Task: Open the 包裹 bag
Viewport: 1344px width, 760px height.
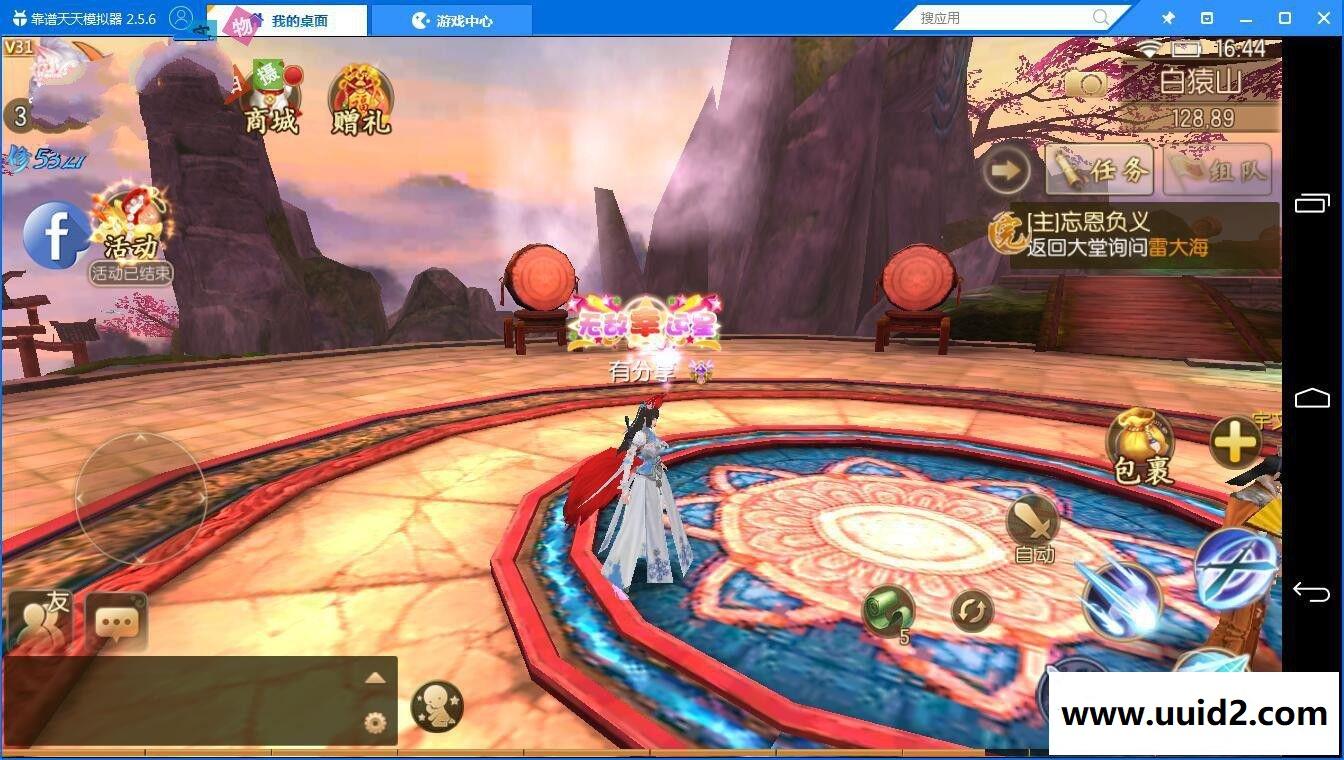Action: (1140, 446)
